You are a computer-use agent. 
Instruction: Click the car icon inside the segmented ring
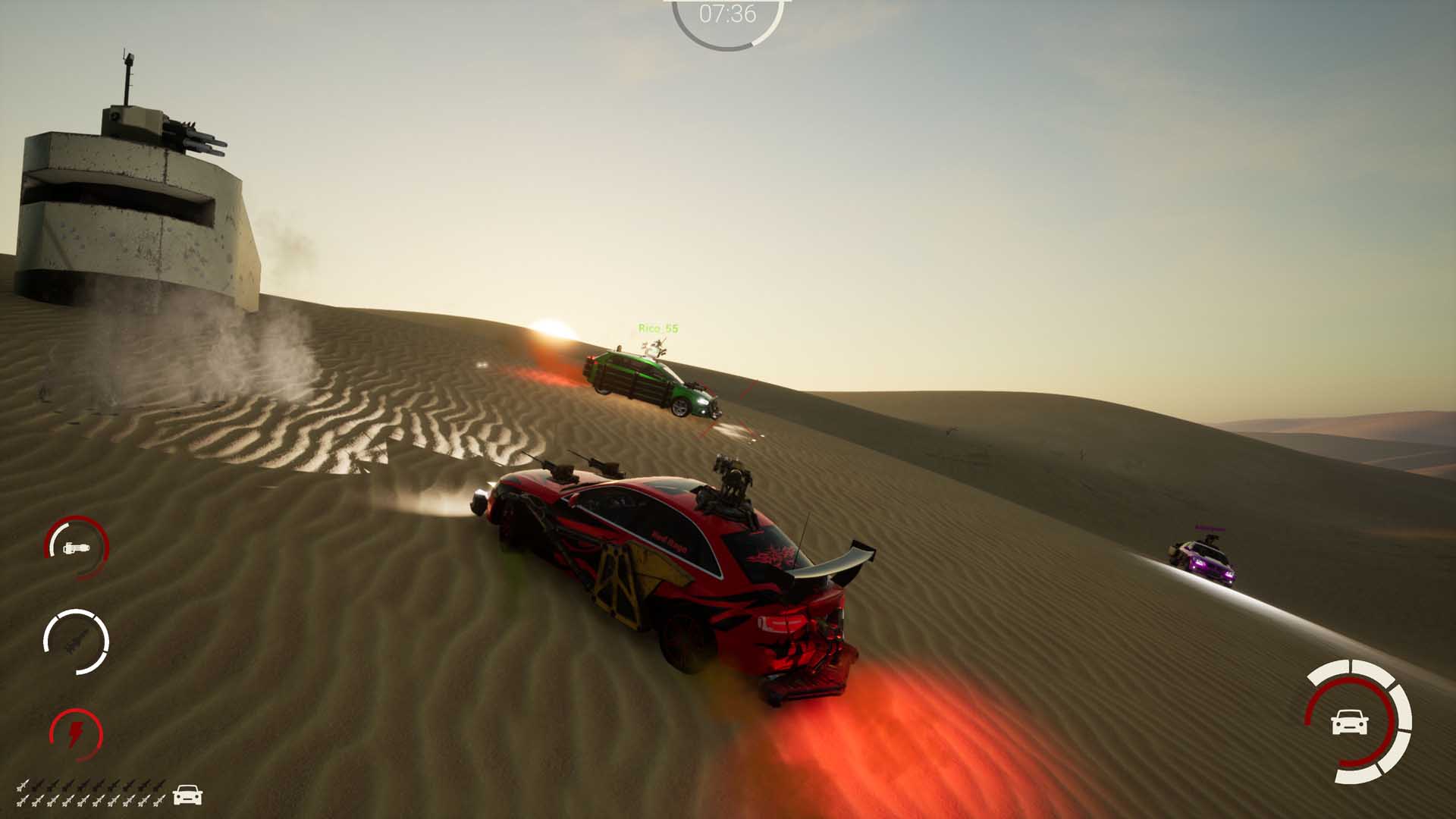click(x=1349, y=721)
